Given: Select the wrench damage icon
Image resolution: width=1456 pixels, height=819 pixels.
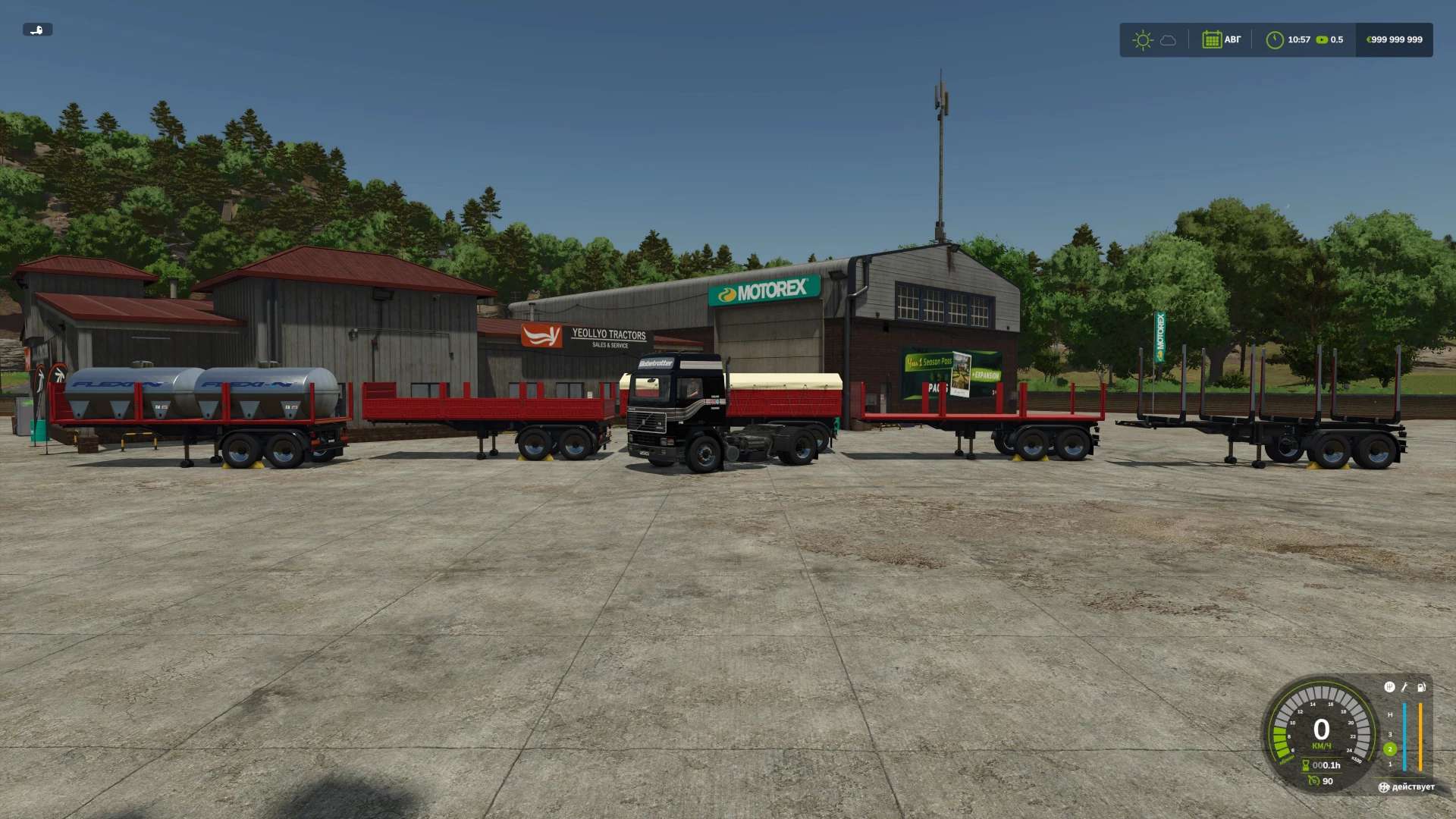Looking at the screenshot, I should pos(1404,687).
